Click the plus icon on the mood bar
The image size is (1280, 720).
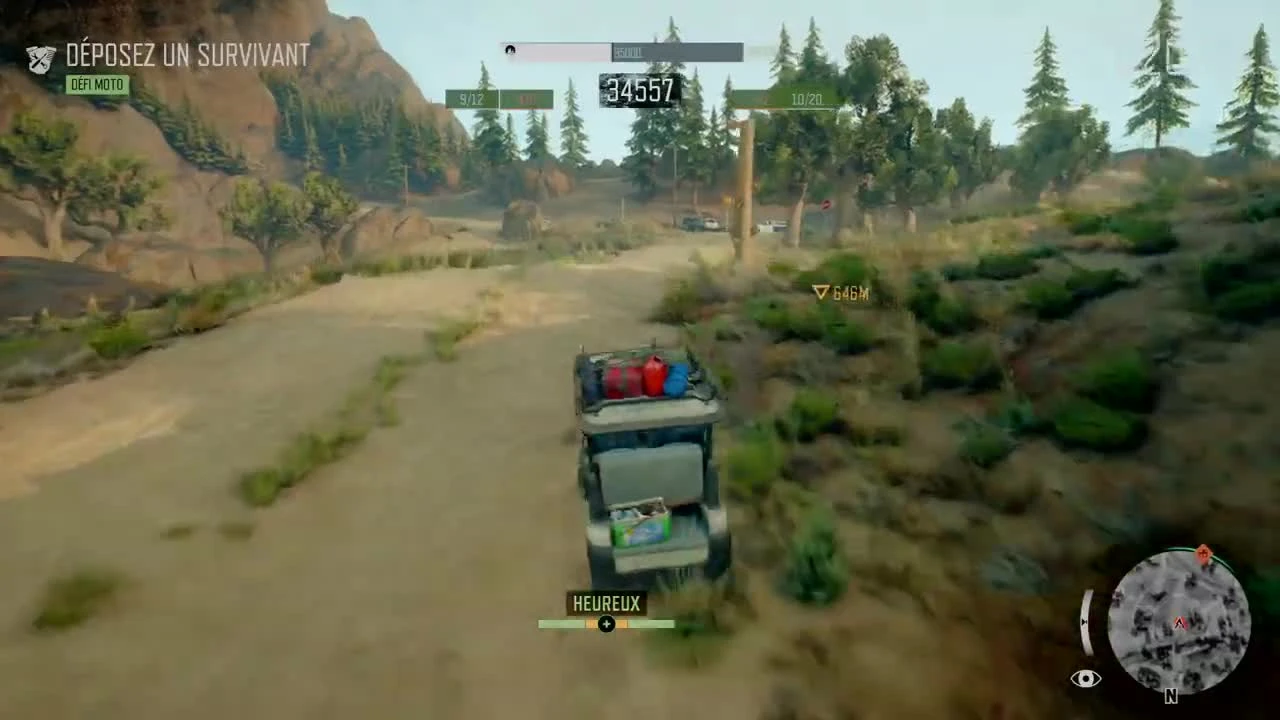pos(606,624)
